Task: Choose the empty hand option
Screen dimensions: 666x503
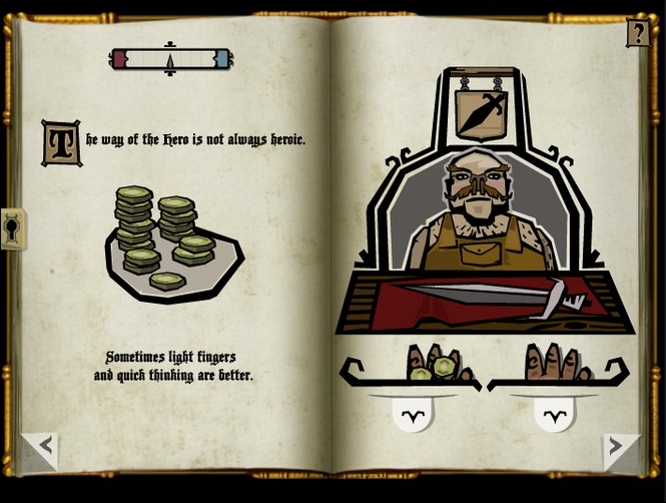Action: point(553,413)
